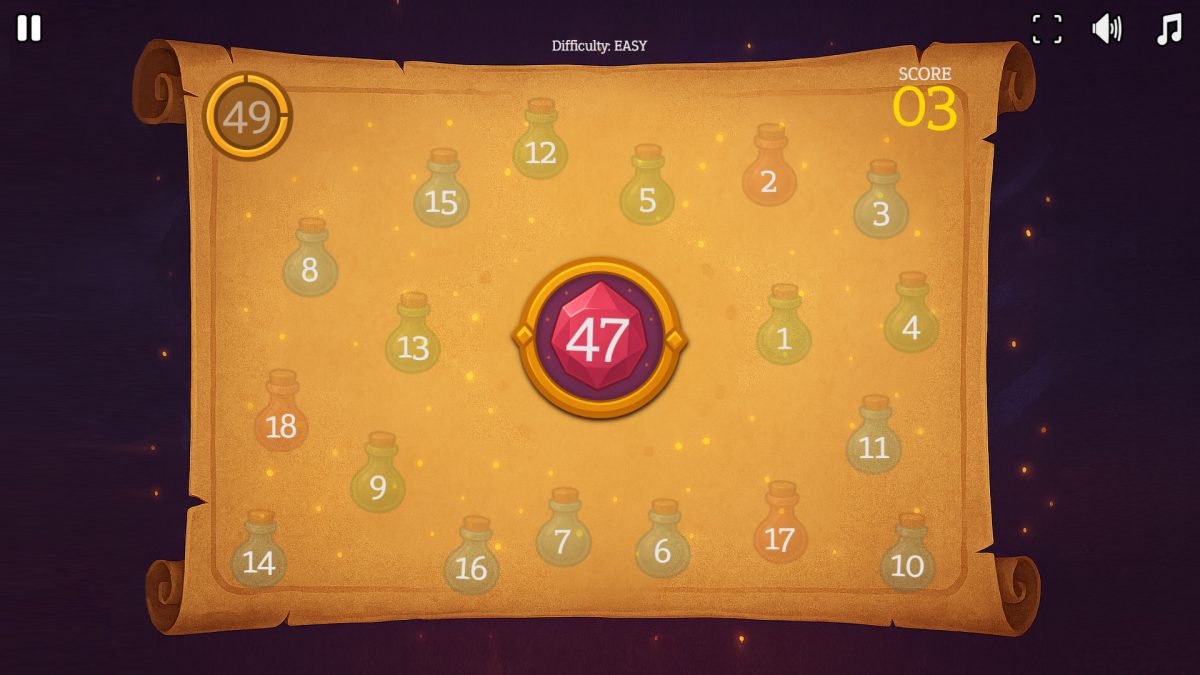
Task: Pause the game
Action: pos(29,28)
